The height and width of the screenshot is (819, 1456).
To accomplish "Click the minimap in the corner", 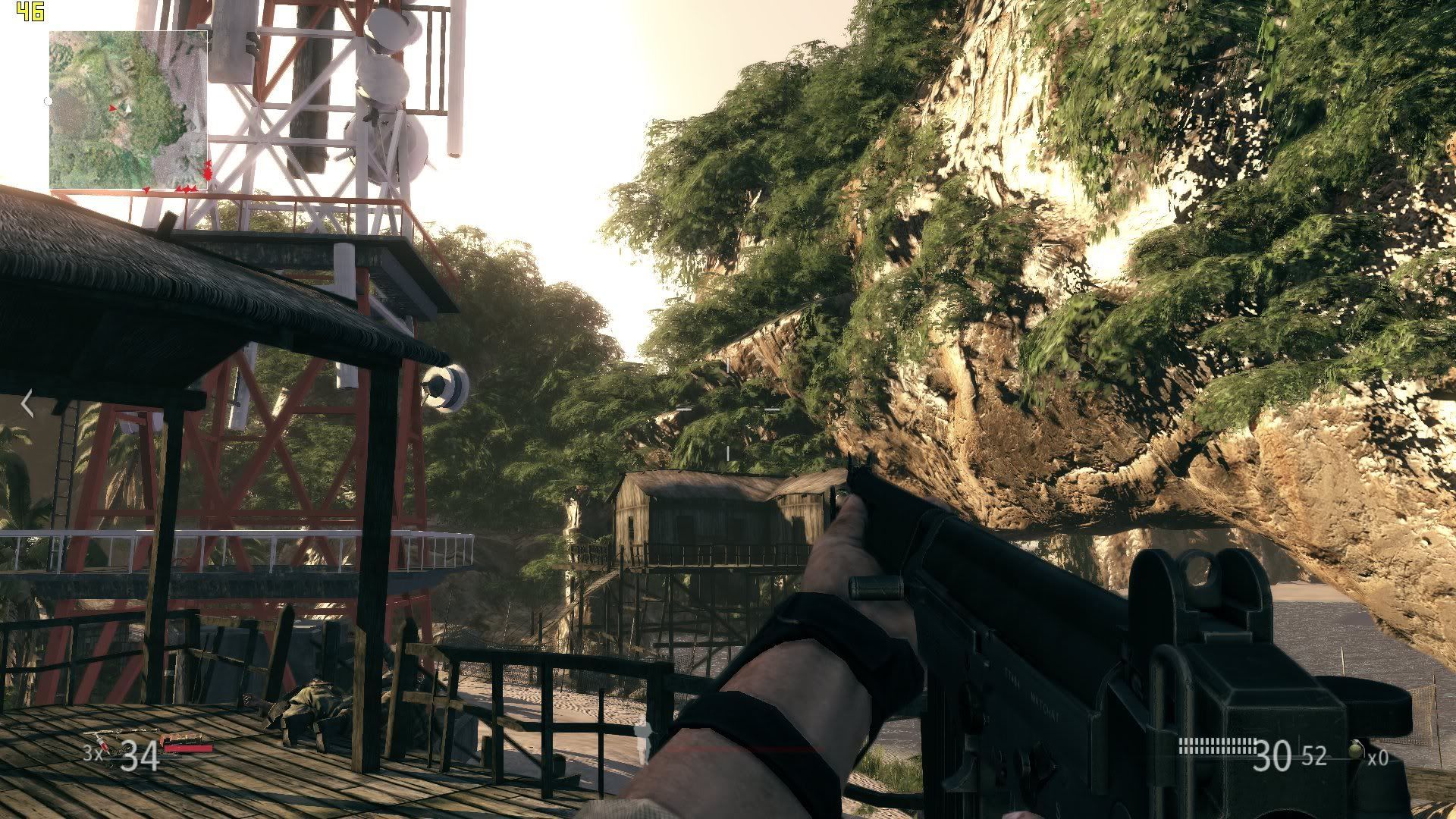I will coord(128,110).
